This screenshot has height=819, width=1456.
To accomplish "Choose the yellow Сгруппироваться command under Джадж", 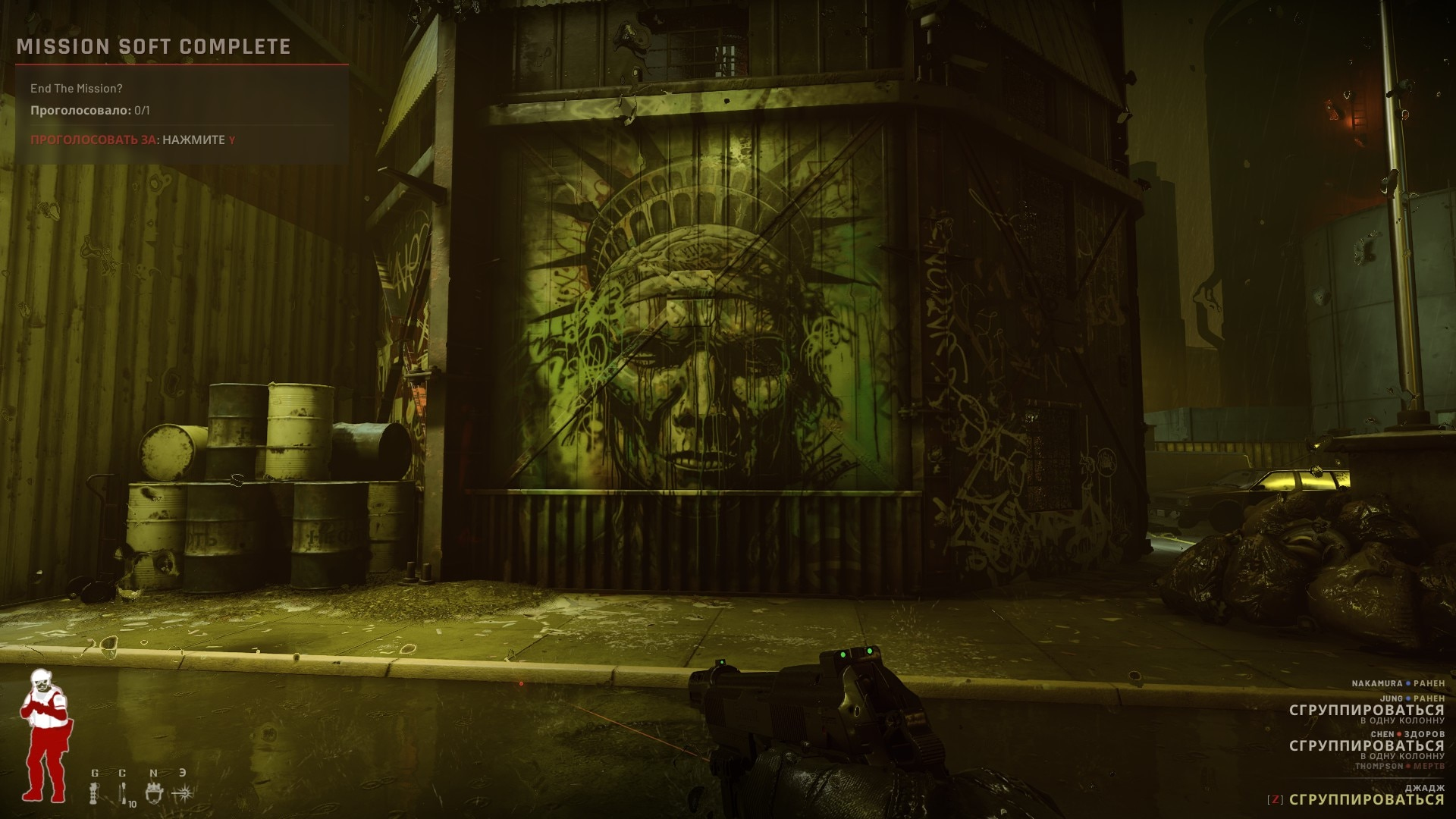I will coord(1366,799).
